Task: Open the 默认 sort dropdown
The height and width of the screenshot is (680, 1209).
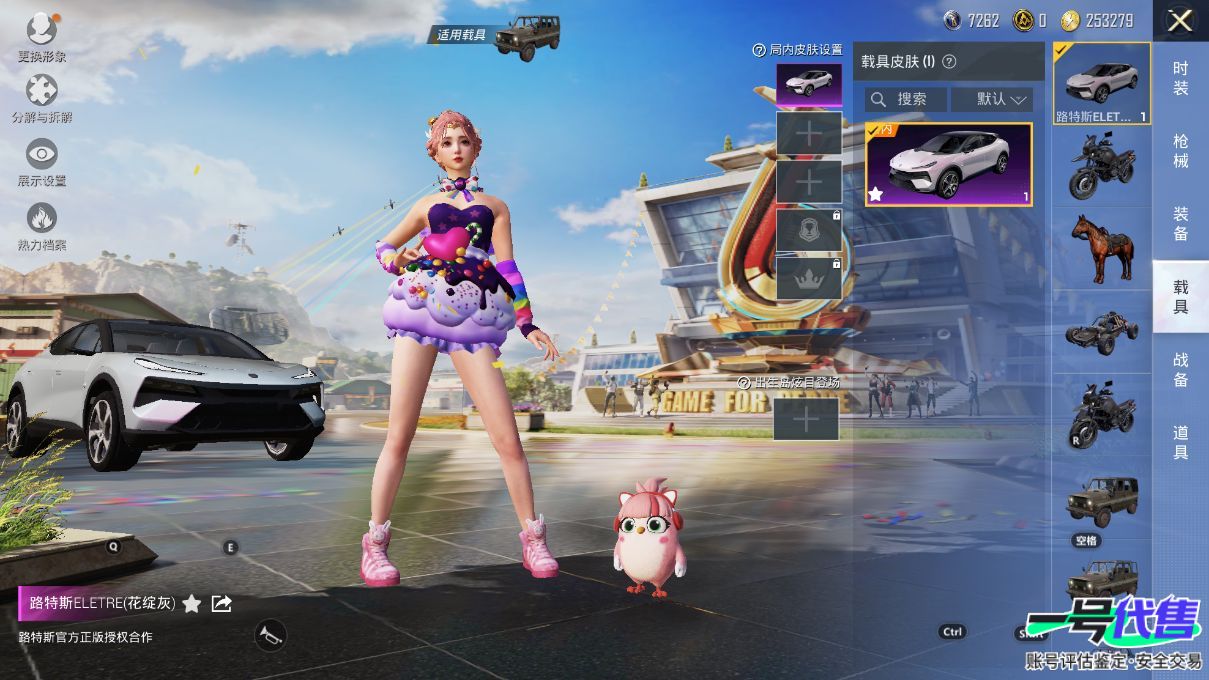Action: pos(991,99)
